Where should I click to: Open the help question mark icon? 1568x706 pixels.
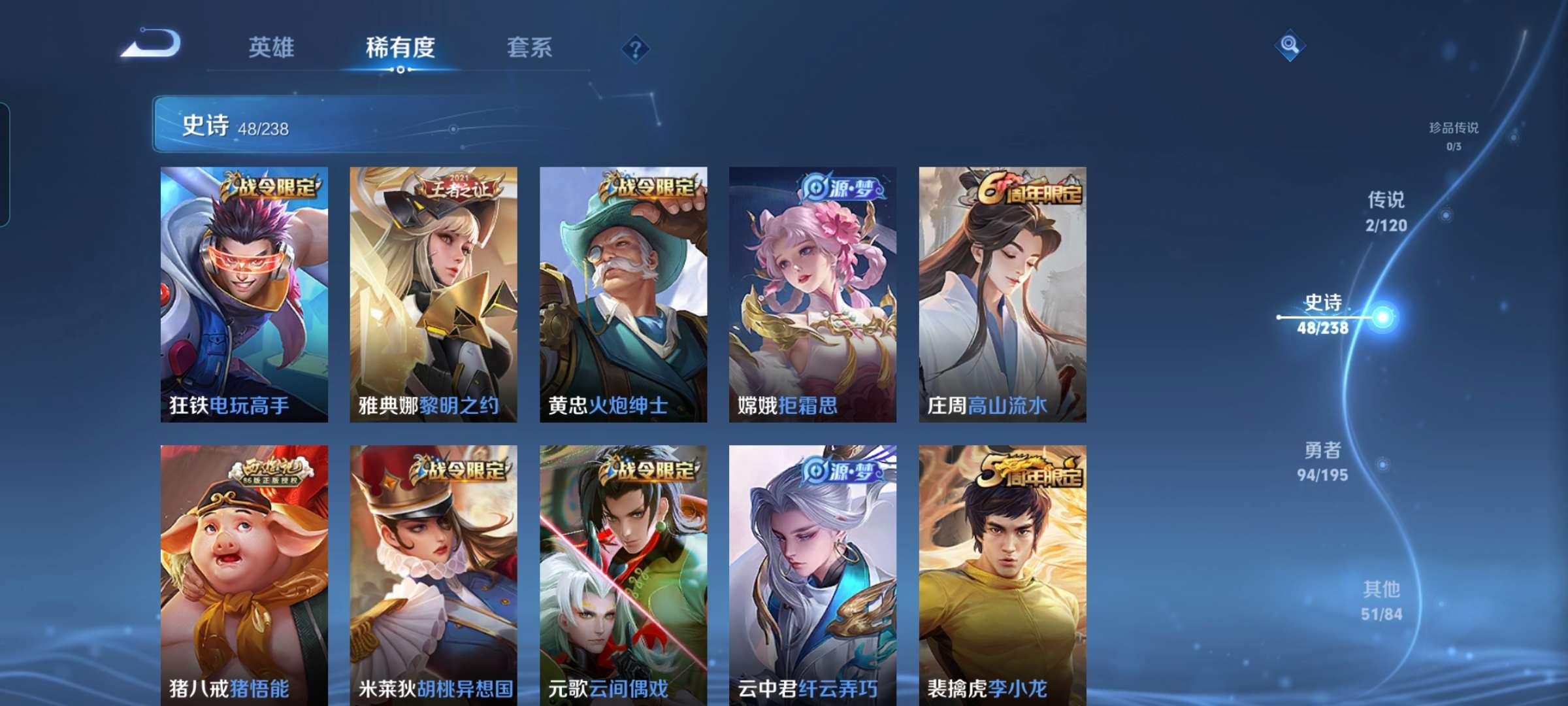pyautogui.click(x=634, y=49)
